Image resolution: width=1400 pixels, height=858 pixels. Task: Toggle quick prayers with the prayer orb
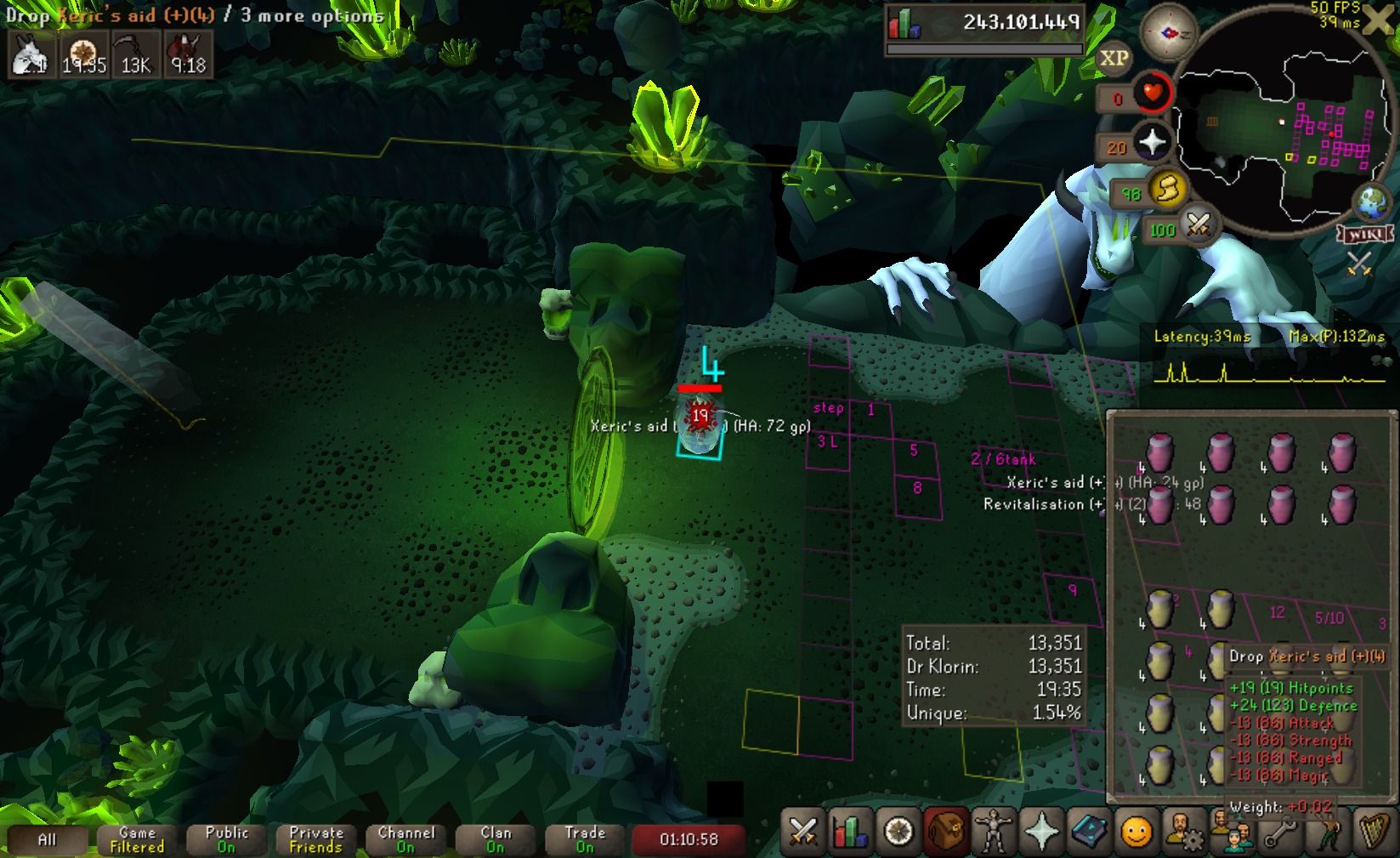click(x=1153, y=142)
